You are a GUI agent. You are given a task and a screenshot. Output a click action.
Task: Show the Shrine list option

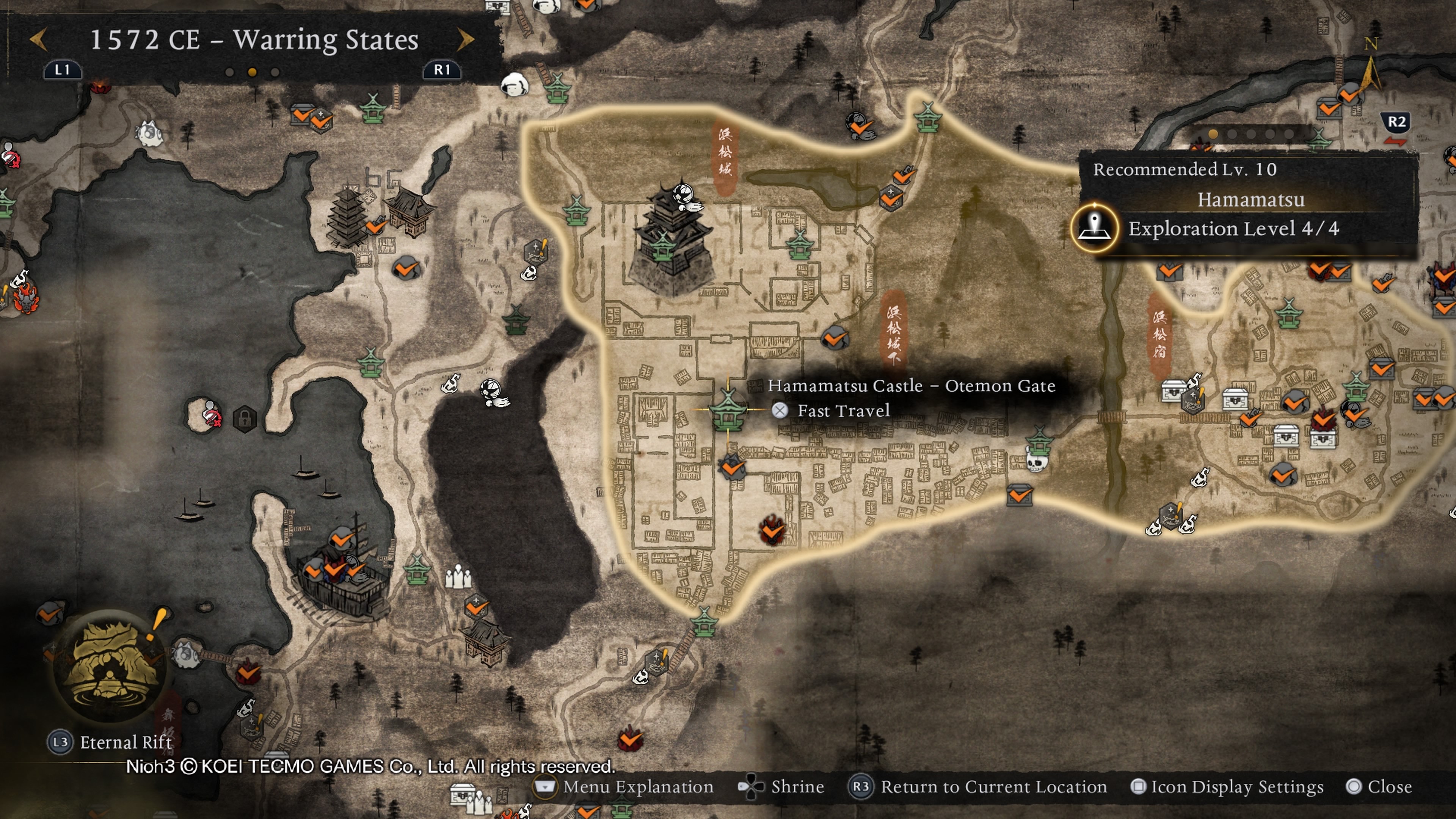[x=782, y=787]
